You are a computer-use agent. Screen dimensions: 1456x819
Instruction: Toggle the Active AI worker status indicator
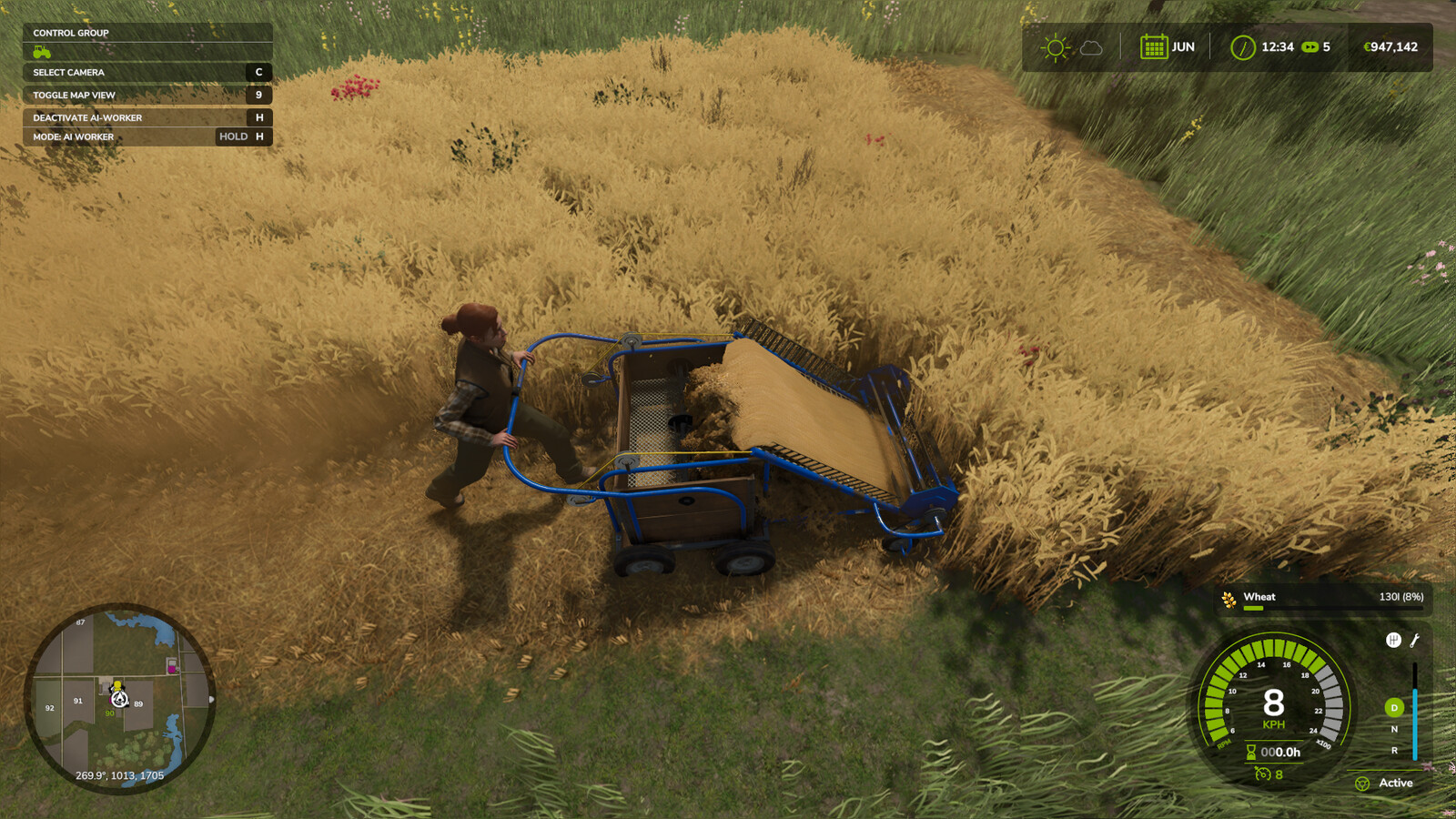(x=1386, y=783)
